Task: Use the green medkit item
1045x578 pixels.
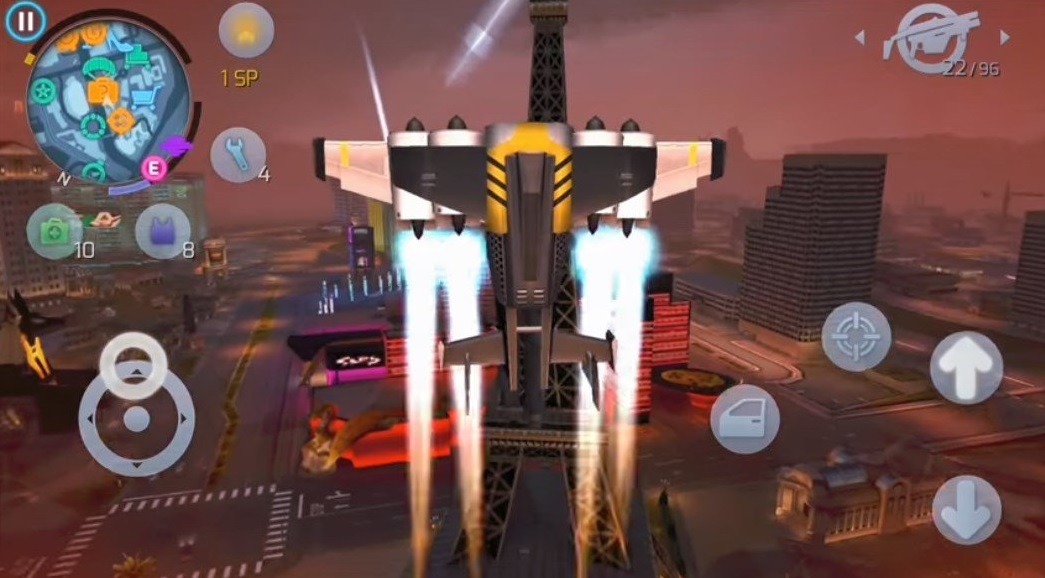Action: tap(54, 229)
